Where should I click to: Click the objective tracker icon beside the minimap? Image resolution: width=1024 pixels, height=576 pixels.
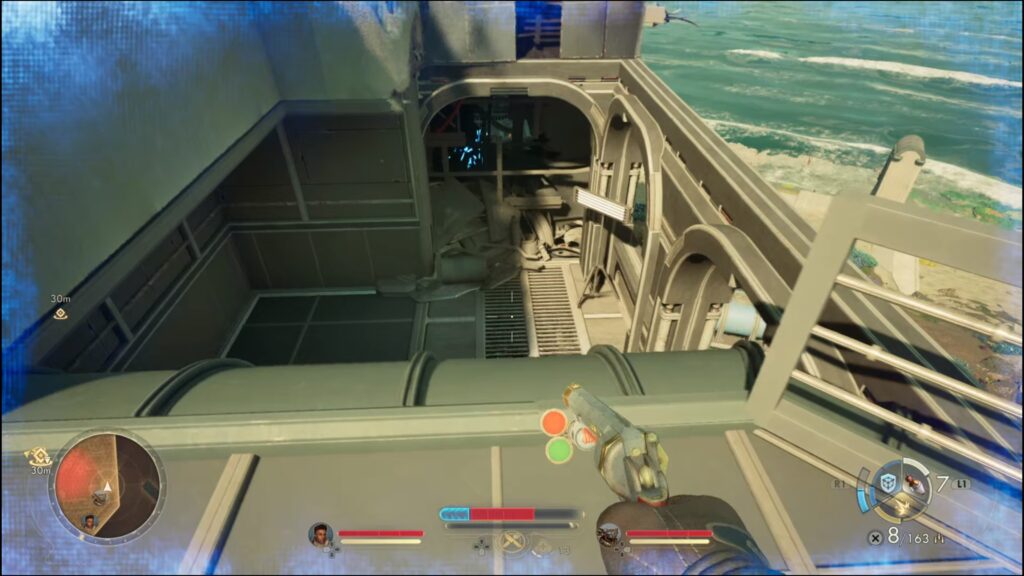(41, 455)
